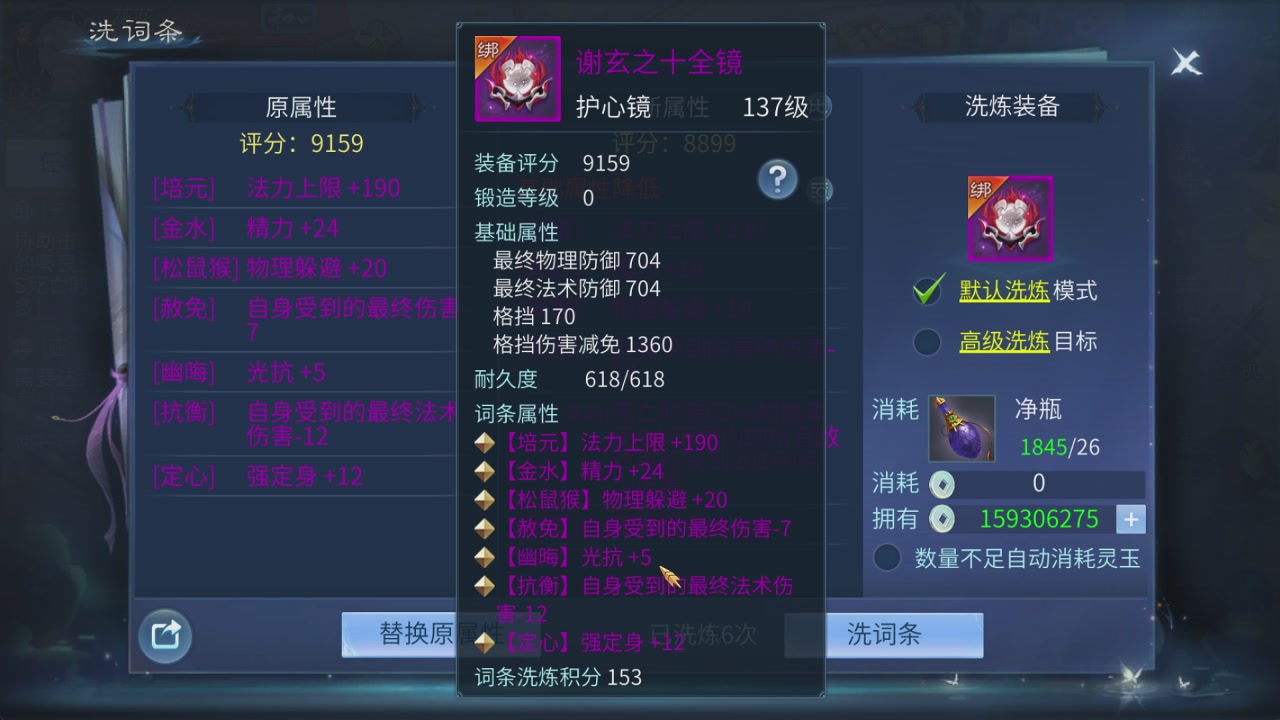Viewport: 1280px width, 720px height.
Task: Expand the 抗衡 attribute entry diamond marker
Action: 484,585
